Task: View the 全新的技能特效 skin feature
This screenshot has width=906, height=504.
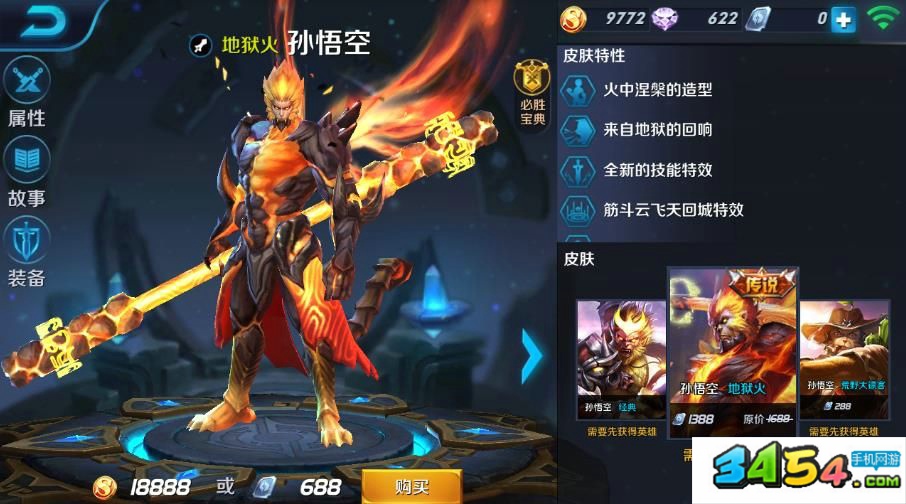Action: click(657, 170)
